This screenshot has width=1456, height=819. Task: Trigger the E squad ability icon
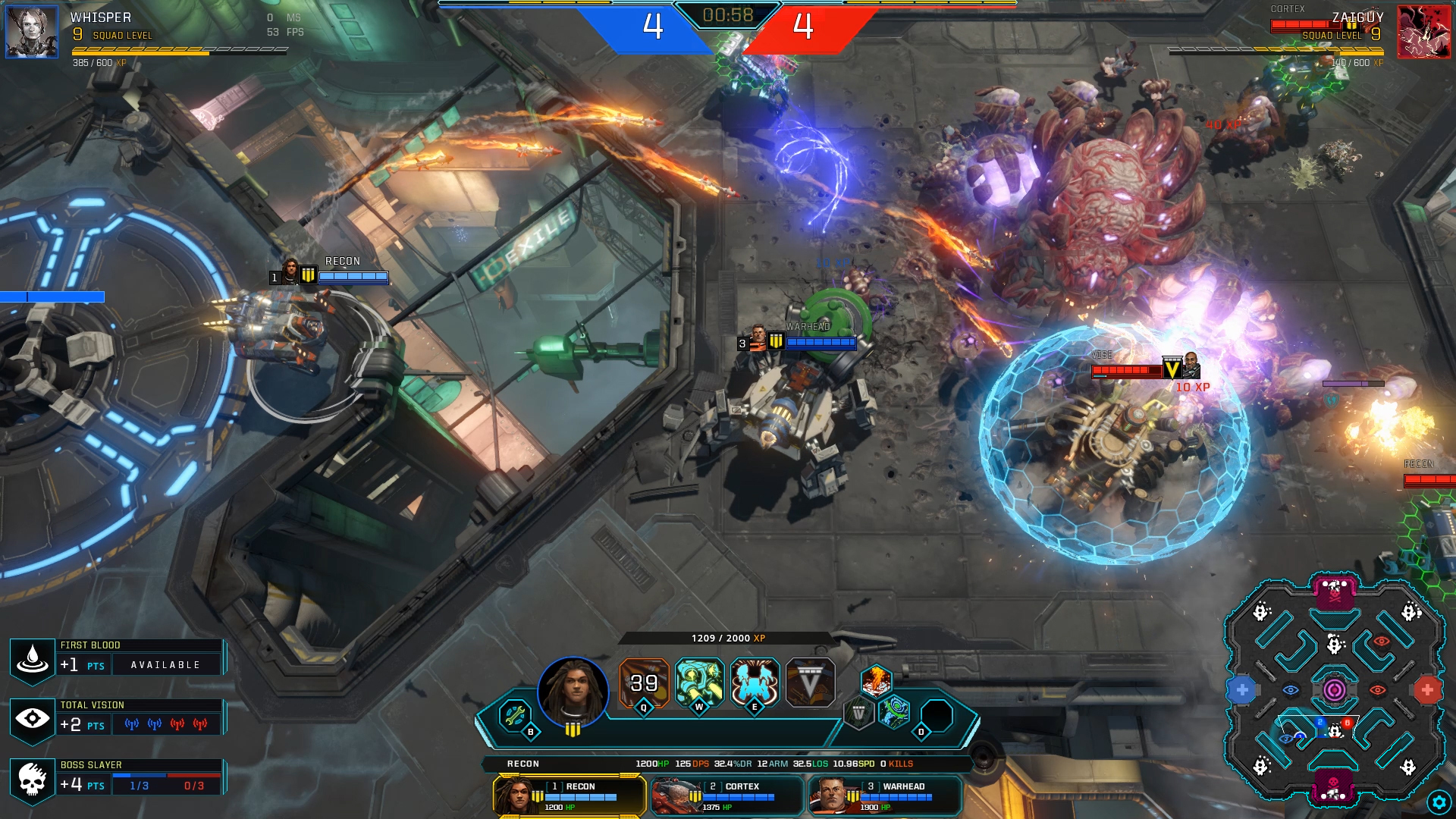point(755,680)
